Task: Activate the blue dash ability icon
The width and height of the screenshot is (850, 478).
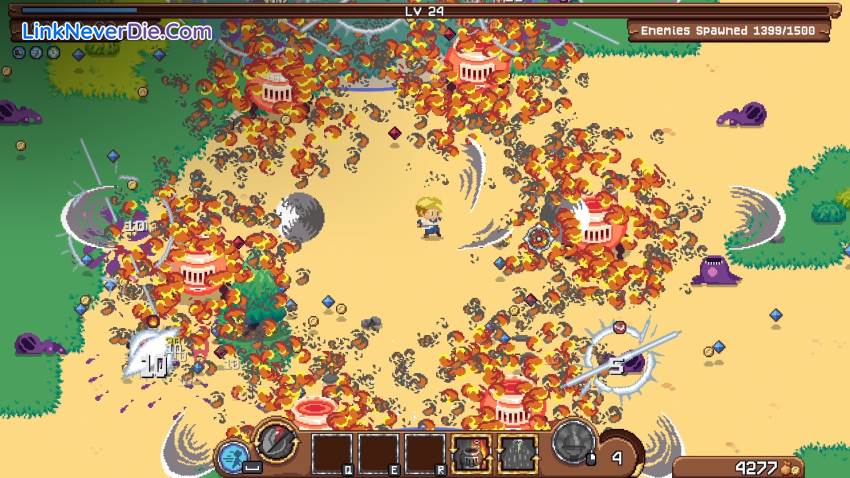Action: coord(232,457)
